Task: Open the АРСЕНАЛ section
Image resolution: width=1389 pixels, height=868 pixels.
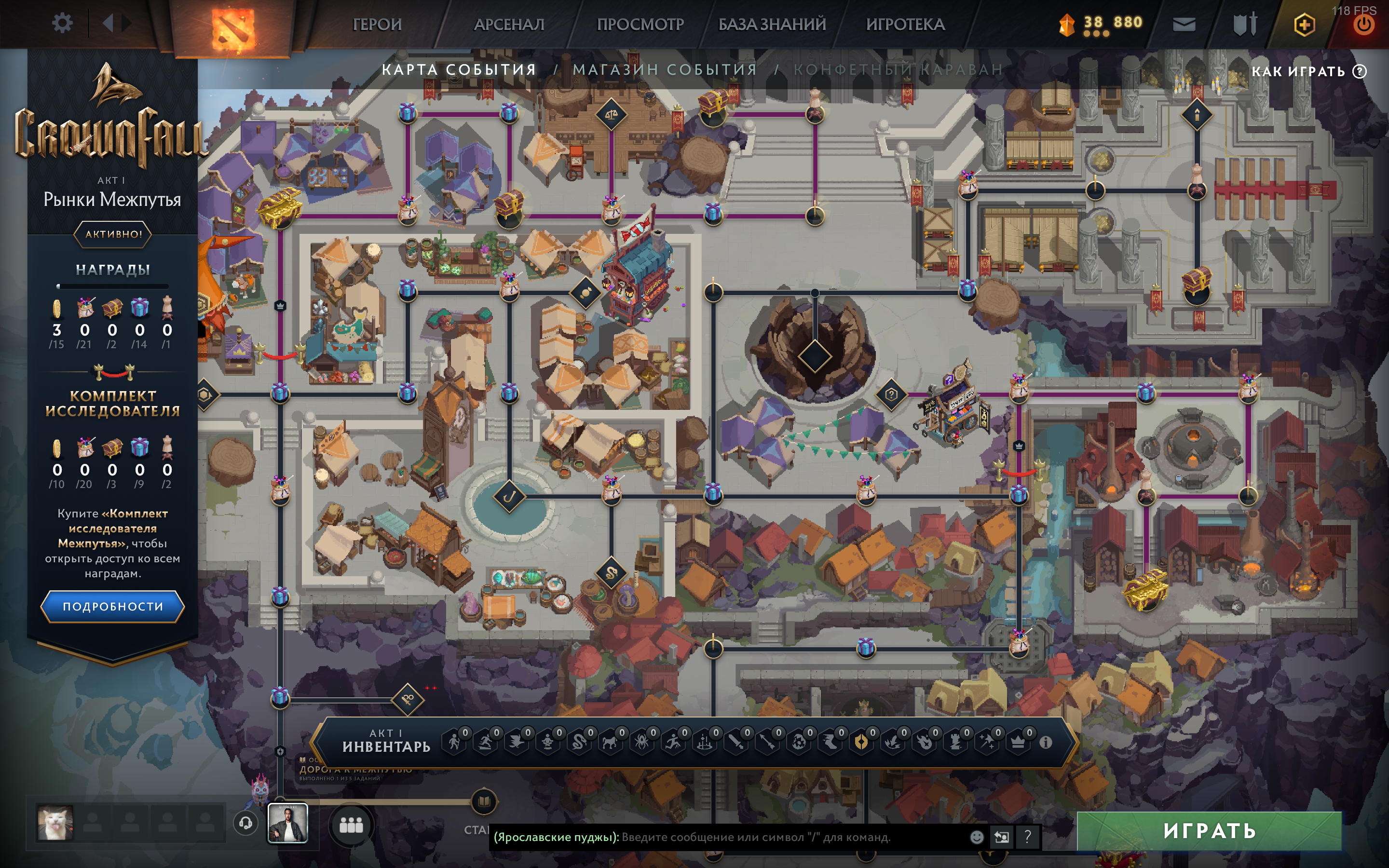Action: point(508,24)
